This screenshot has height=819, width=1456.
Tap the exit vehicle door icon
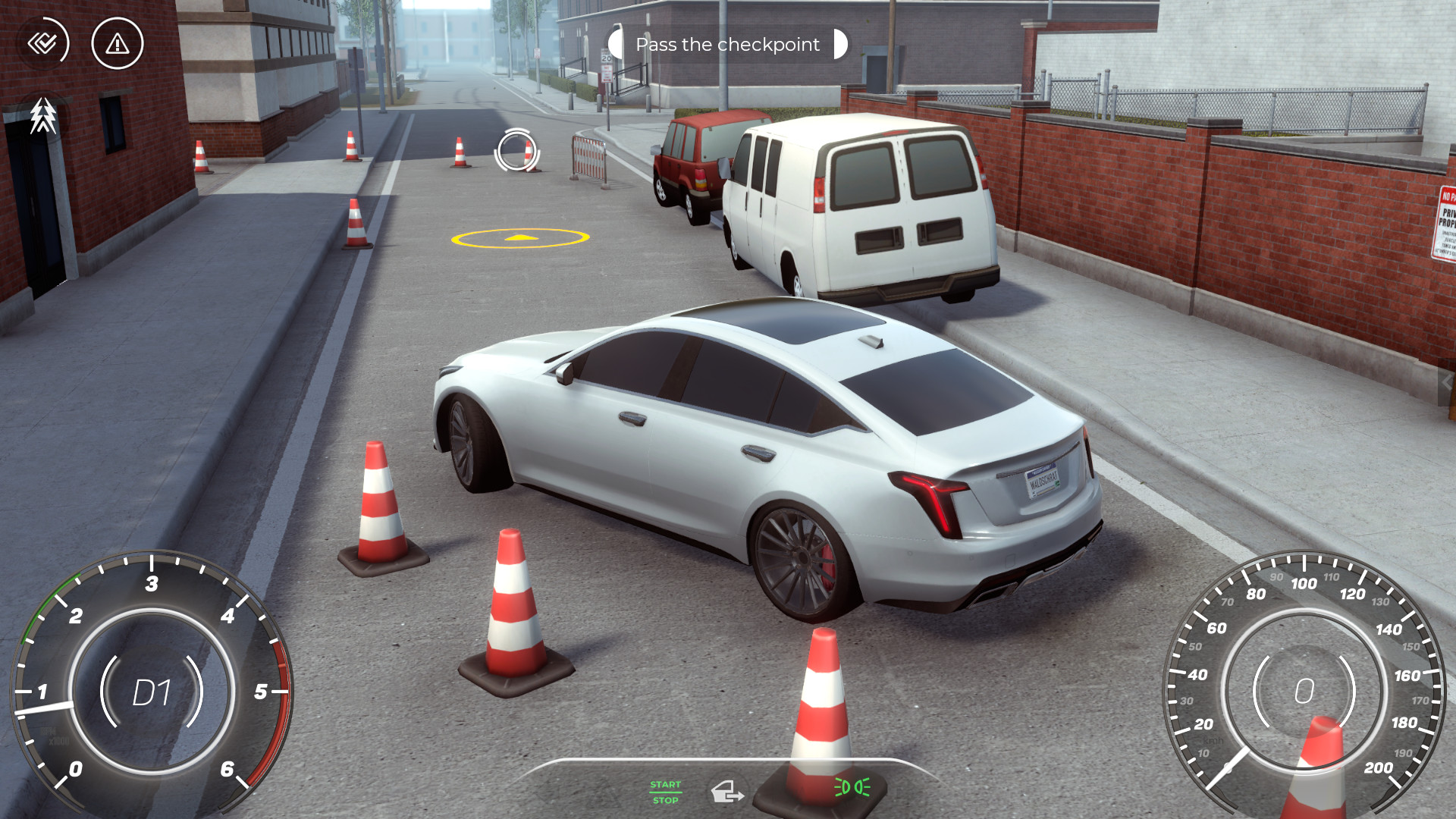728,792
